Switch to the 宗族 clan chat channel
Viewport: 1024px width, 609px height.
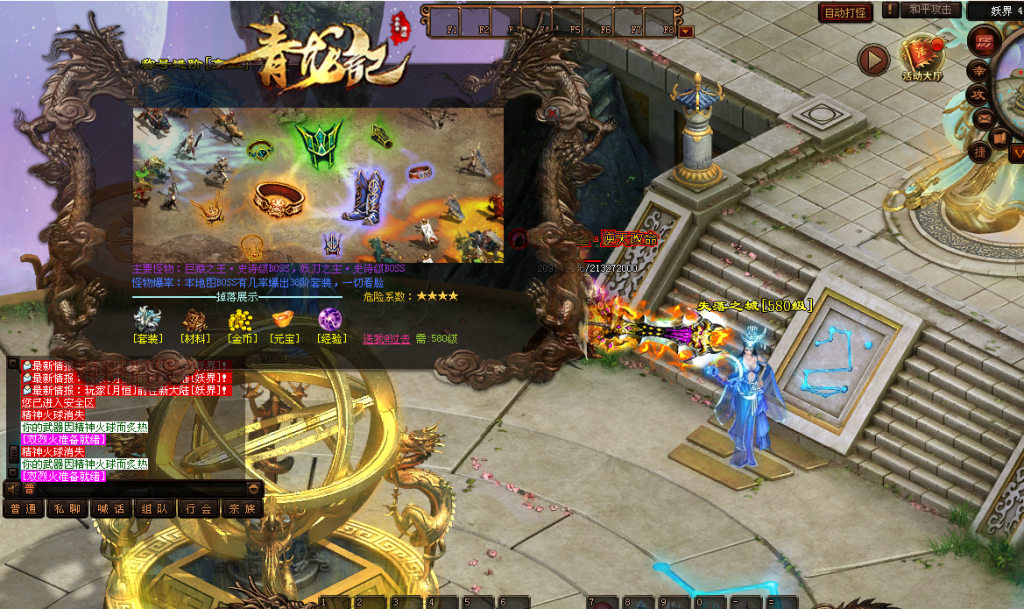point(241,508)
